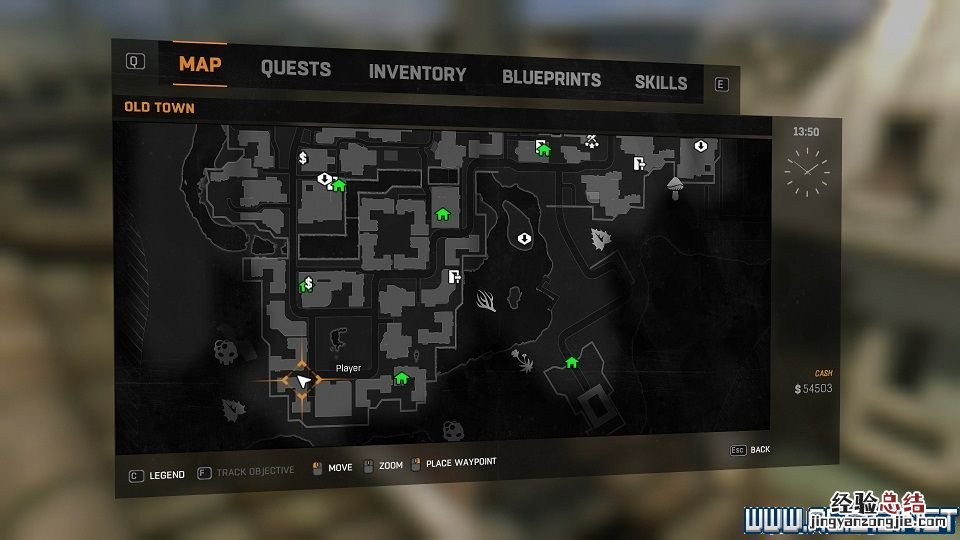Click the safe house marker beside the Player label
The image size is (960, 540).
coord(401,378)
